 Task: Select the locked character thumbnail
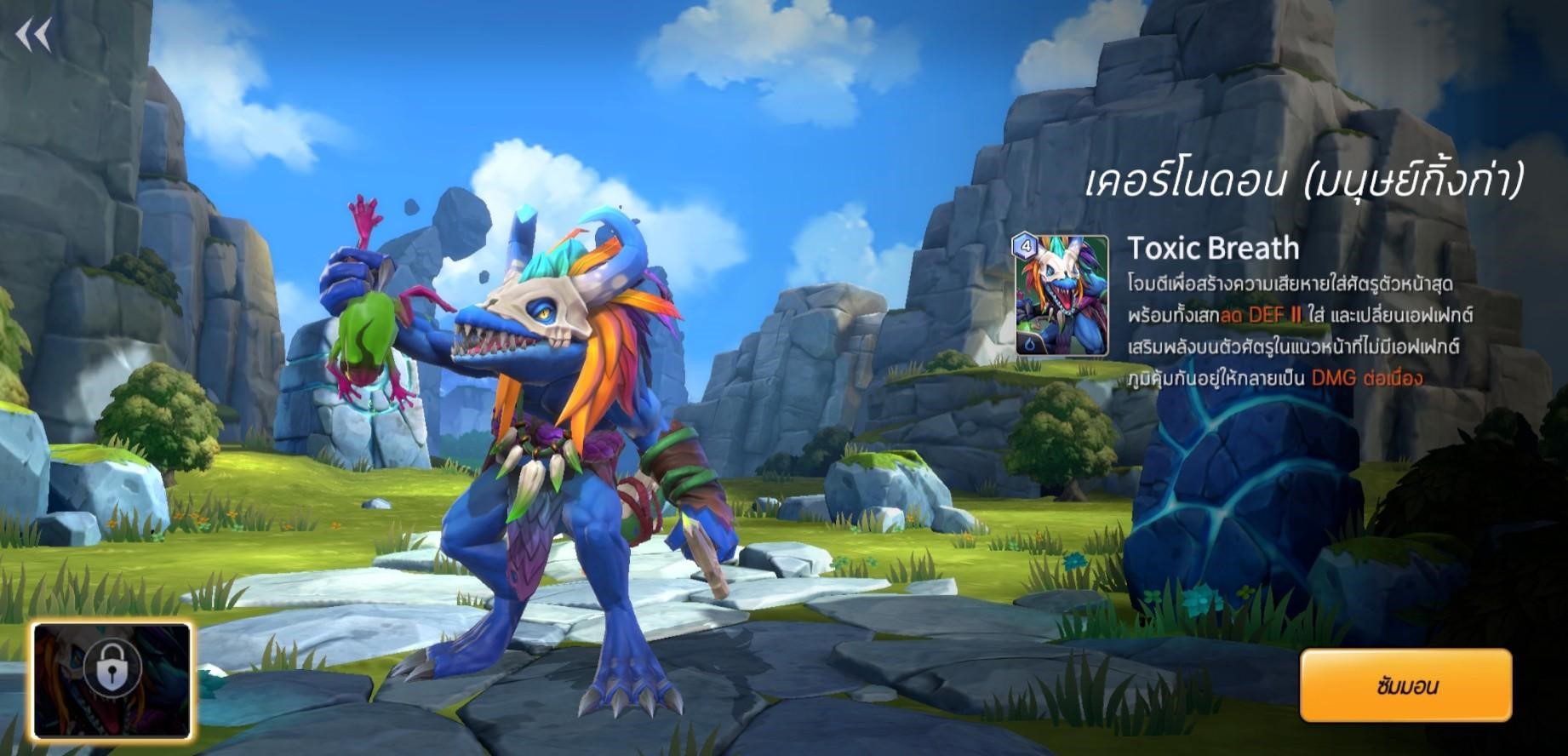point(112,679)
